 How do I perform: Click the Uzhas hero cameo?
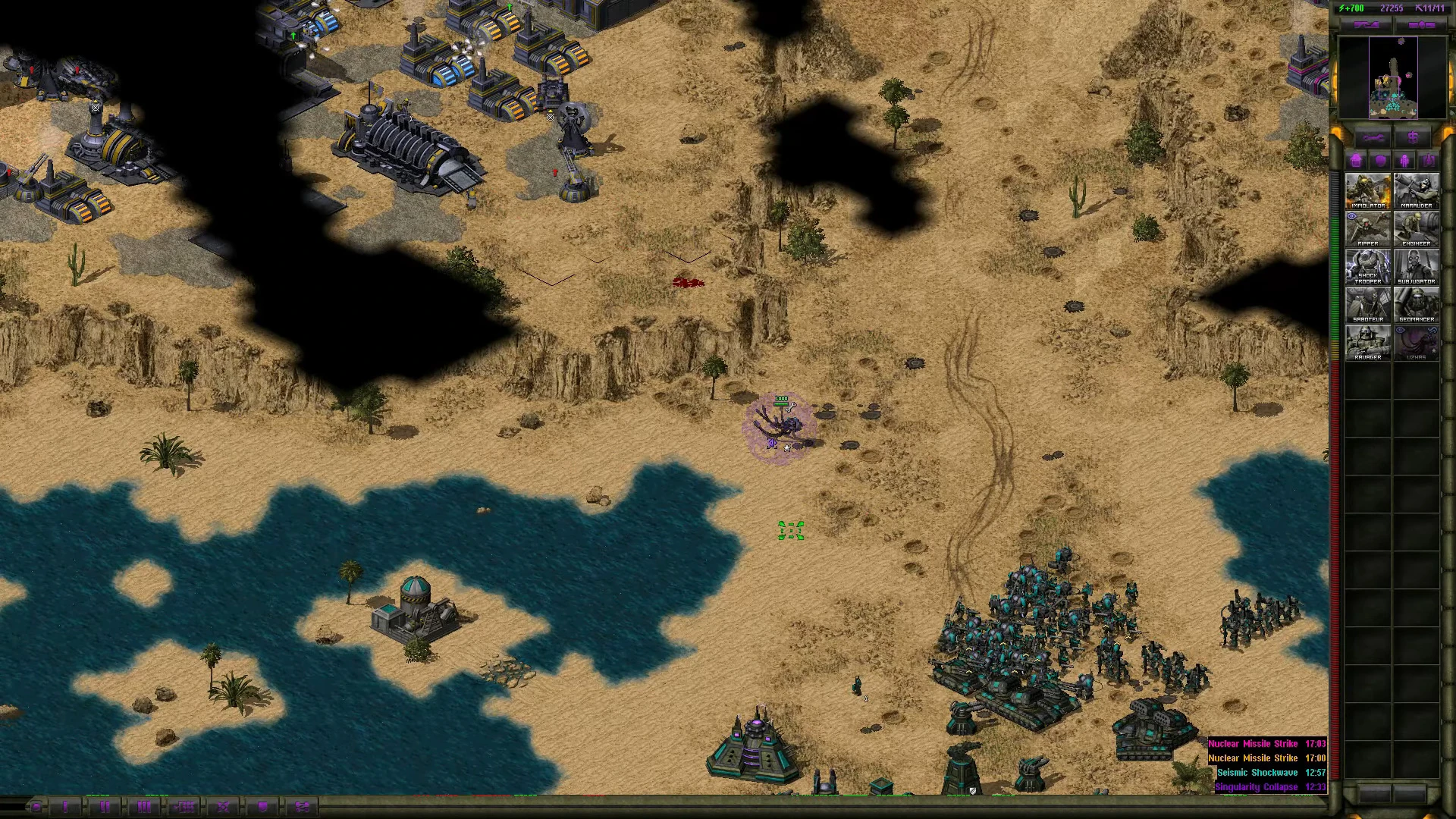coord(1417,342)
